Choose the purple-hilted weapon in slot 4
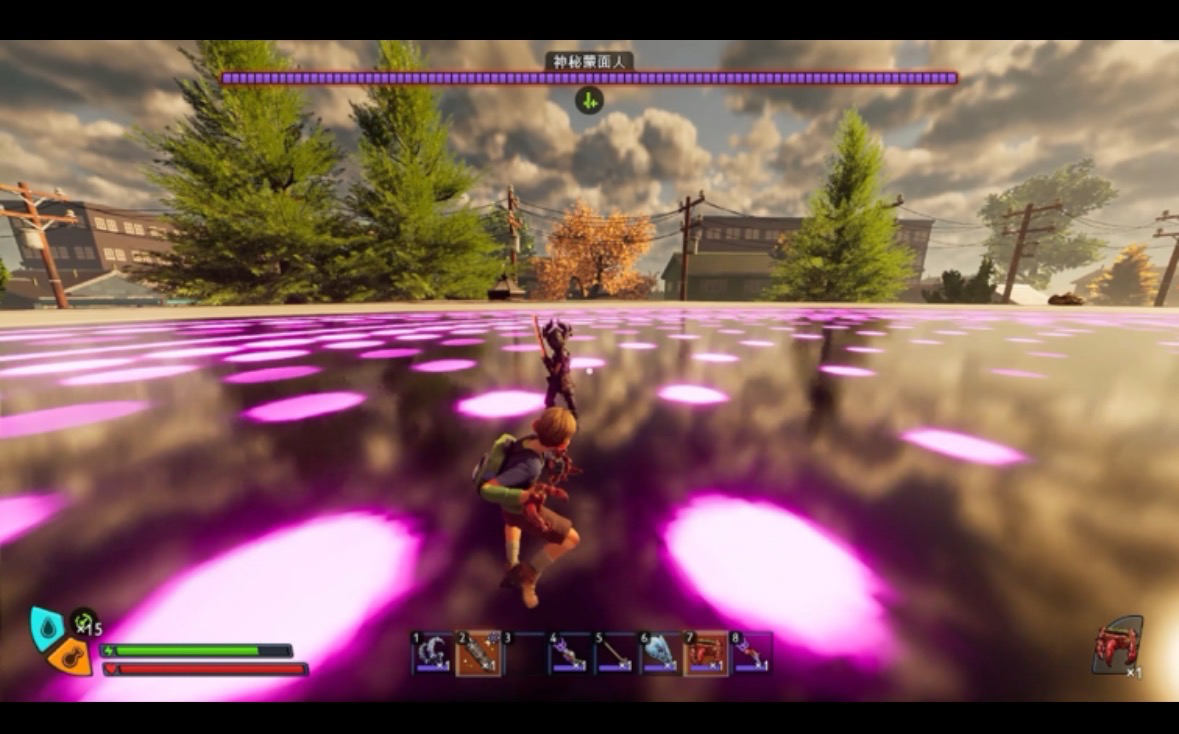 coord(567,652)
